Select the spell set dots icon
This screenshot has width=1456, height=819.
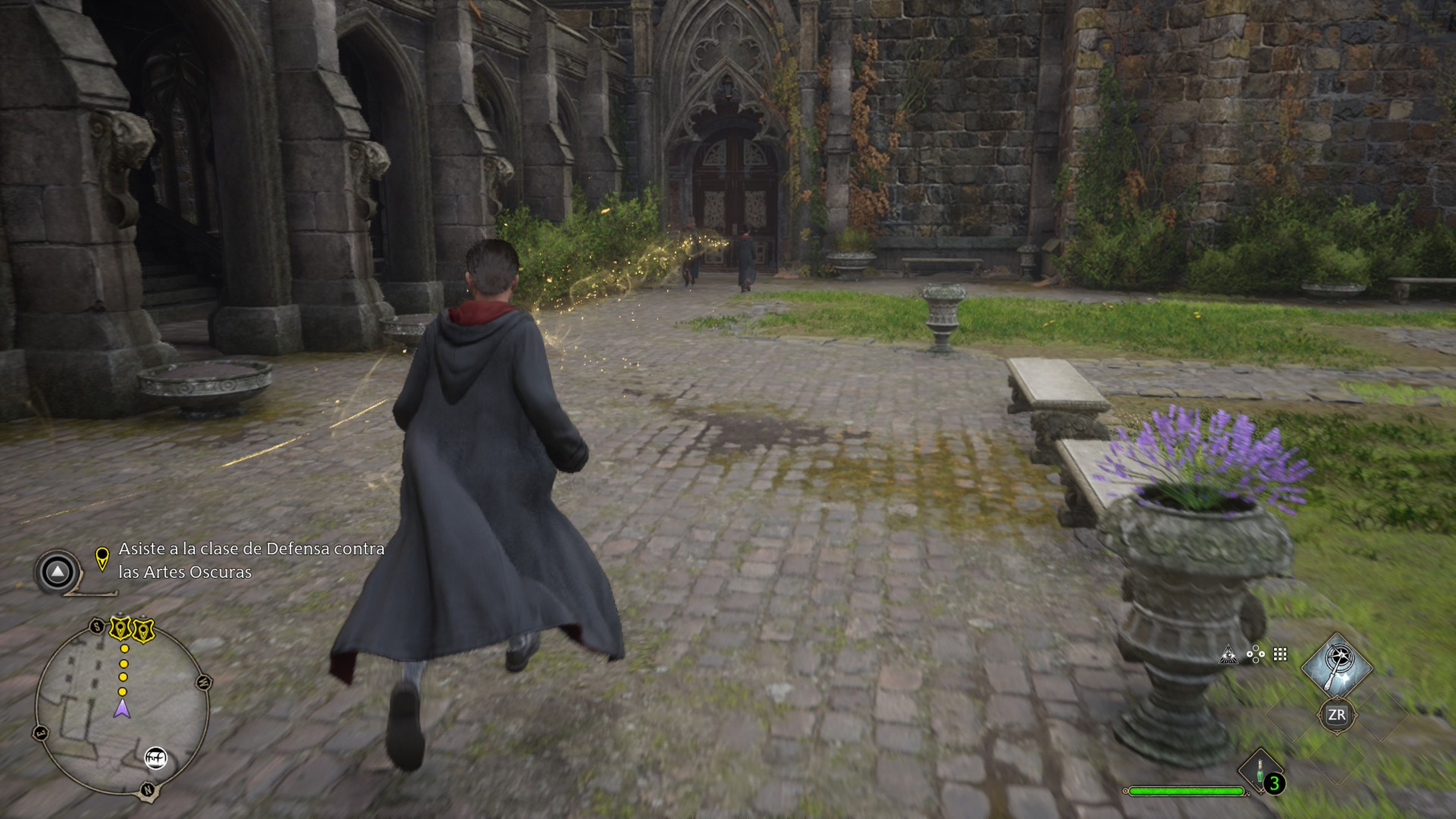(1255, 655)
